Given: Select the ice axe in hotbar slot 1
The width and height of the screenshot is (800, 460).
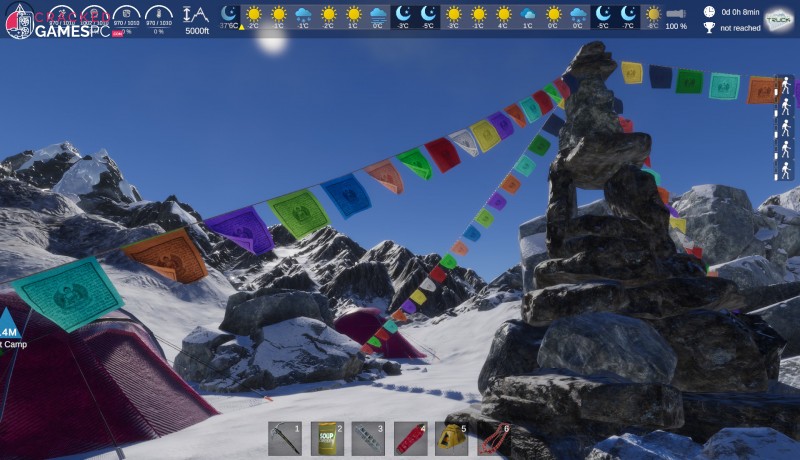Looking at the screenshot, I should pos(285,438).
